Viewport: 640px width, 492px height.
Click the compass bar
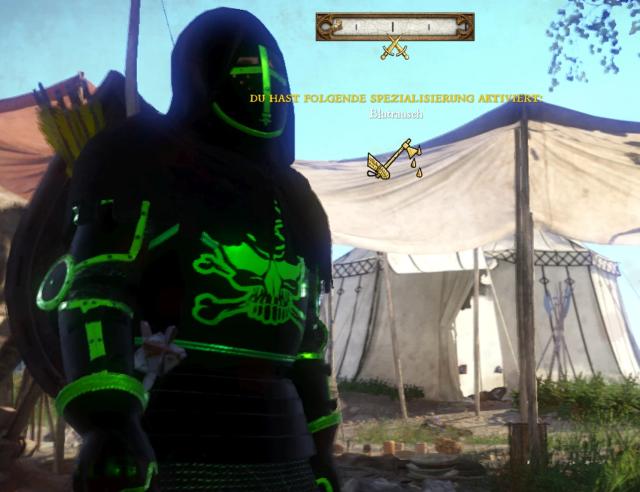(395, 26)
